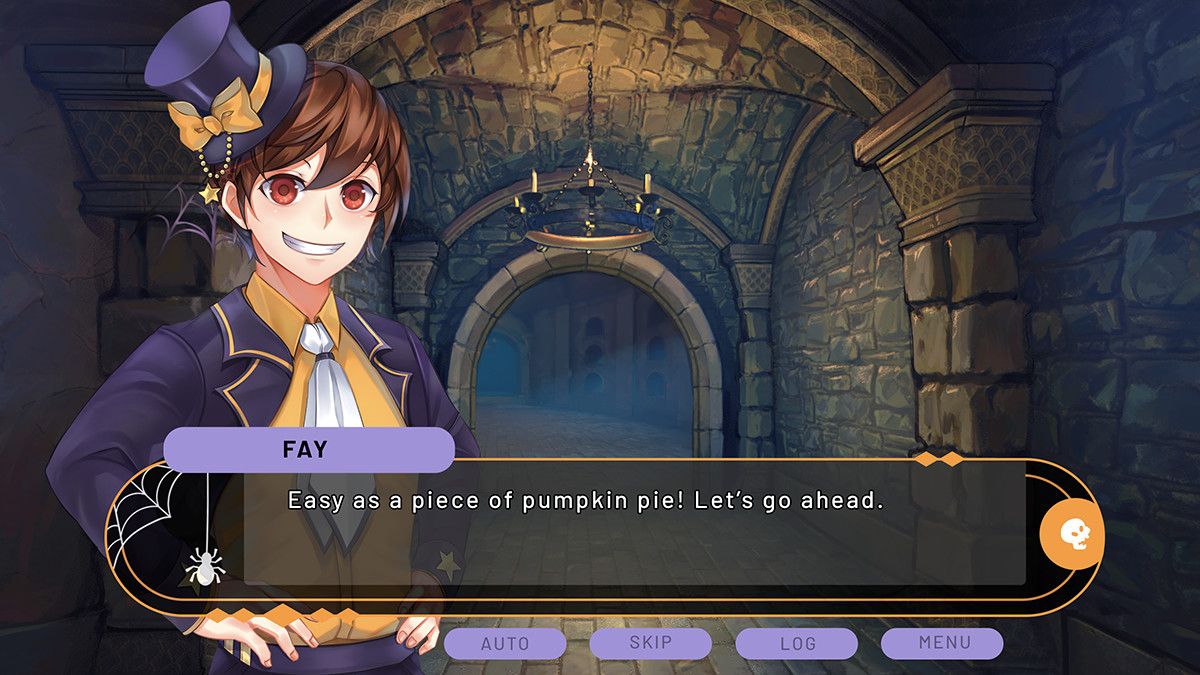
Task: Open the dialogue LOG
Action: [796, 644]
